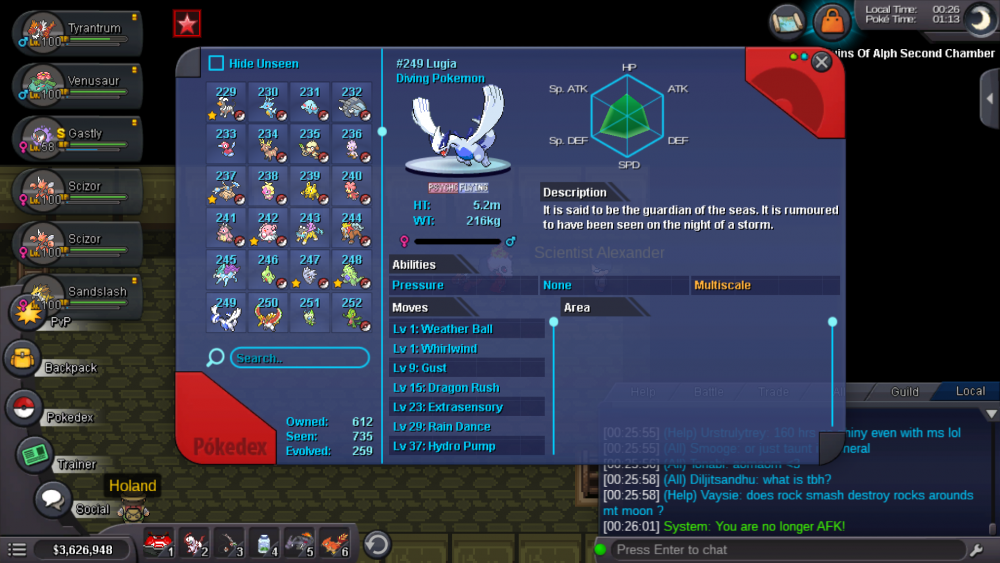This screenshot has width=1000, height=563.
Task: Switch to the Local chat tab
Action: pyautogui.click(x=969, y=392)
